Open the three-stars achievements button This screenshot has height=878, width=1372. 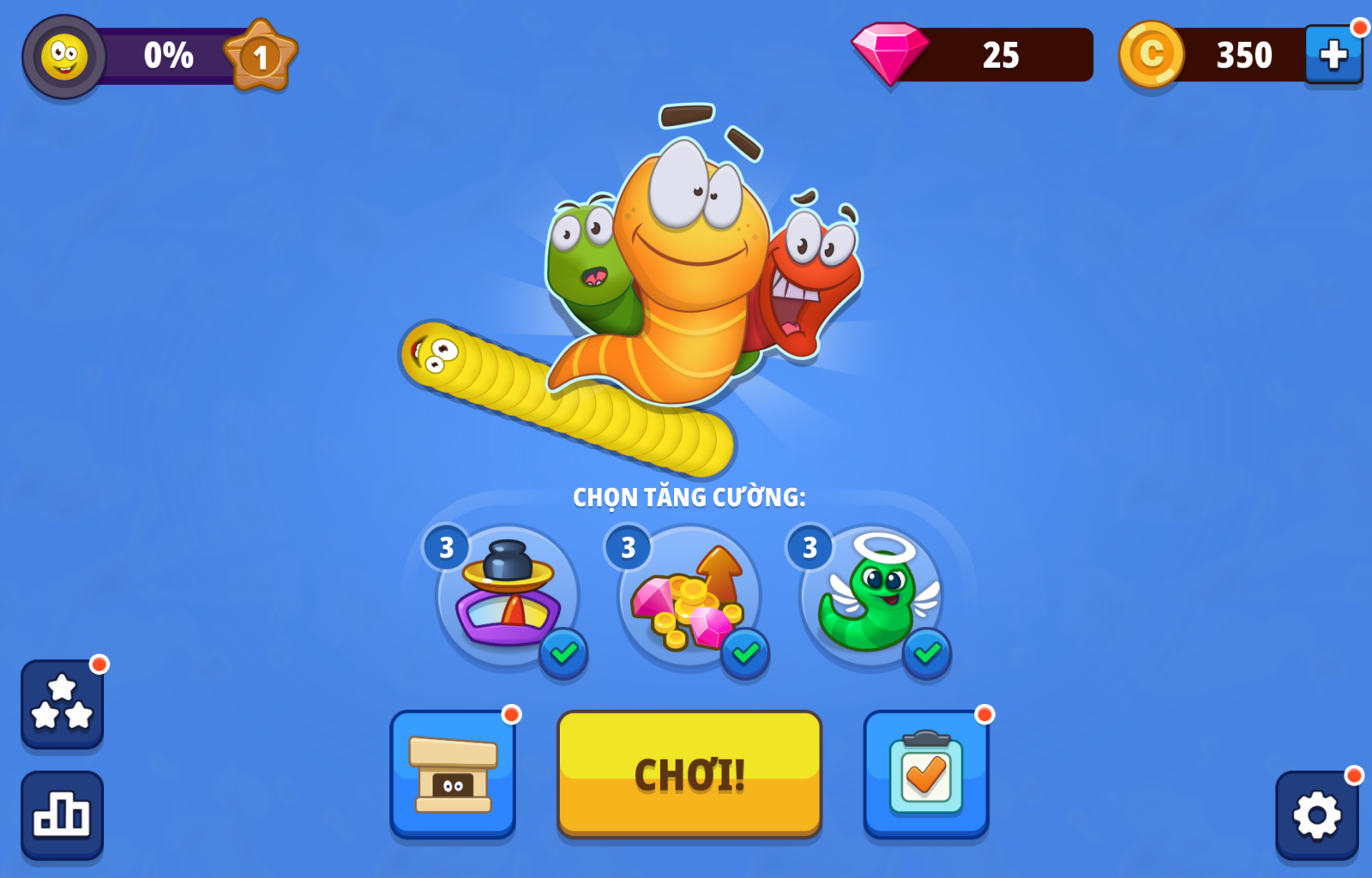(x=62, y=703)
